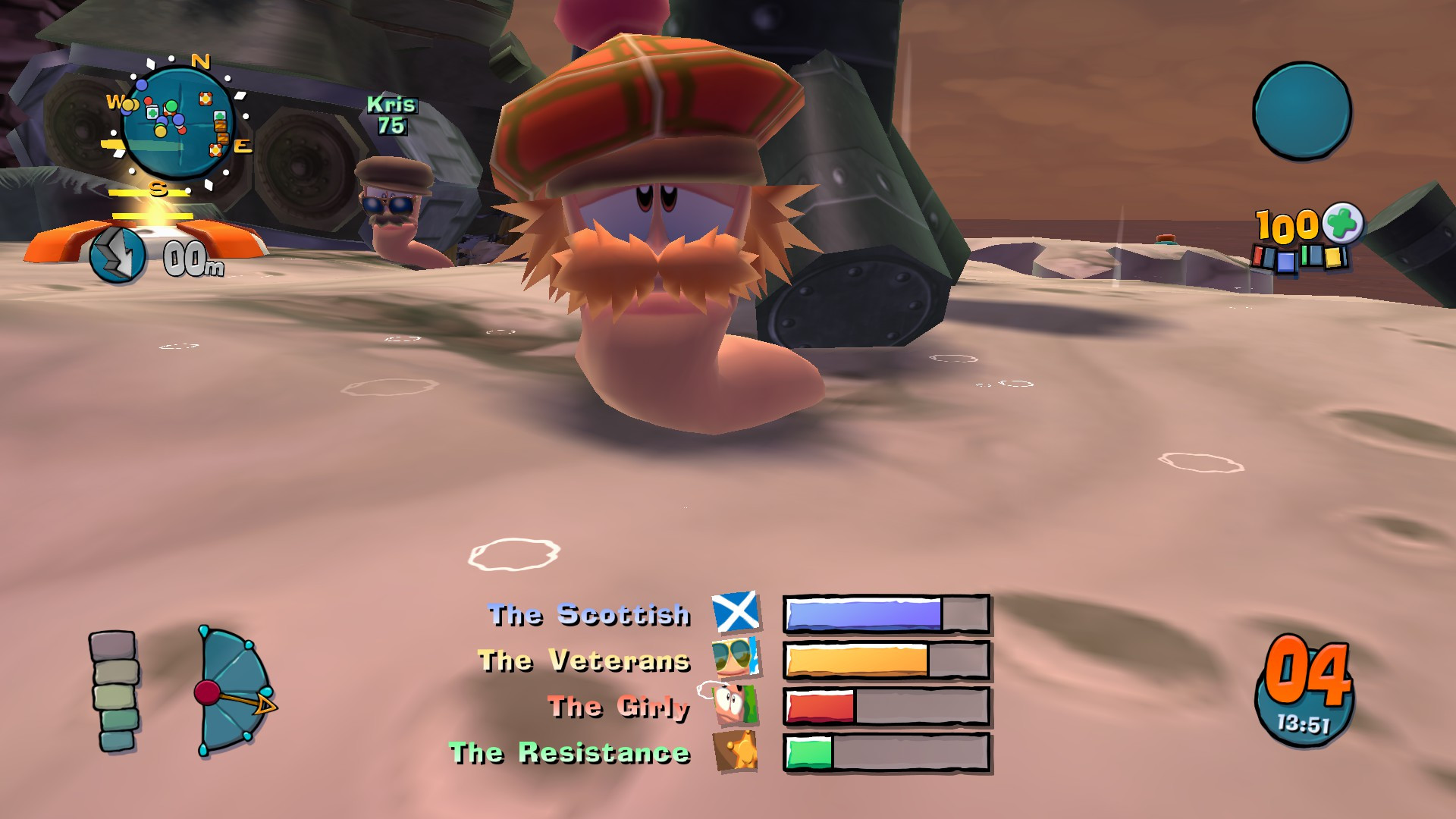Viewport: 1456px width, 819px height.
Task: Click a wooden crate icon on the minimap
Action: pos(221,125)
